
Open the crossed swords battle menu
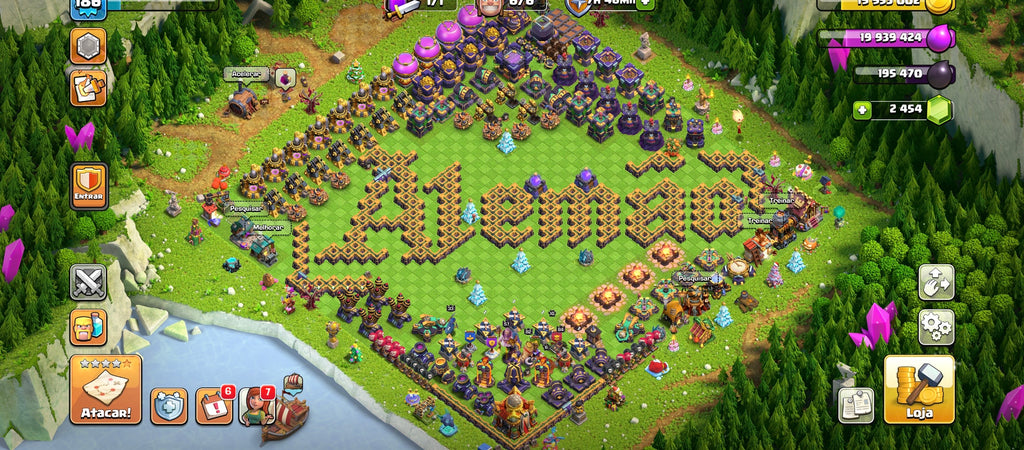coord(88,283)
